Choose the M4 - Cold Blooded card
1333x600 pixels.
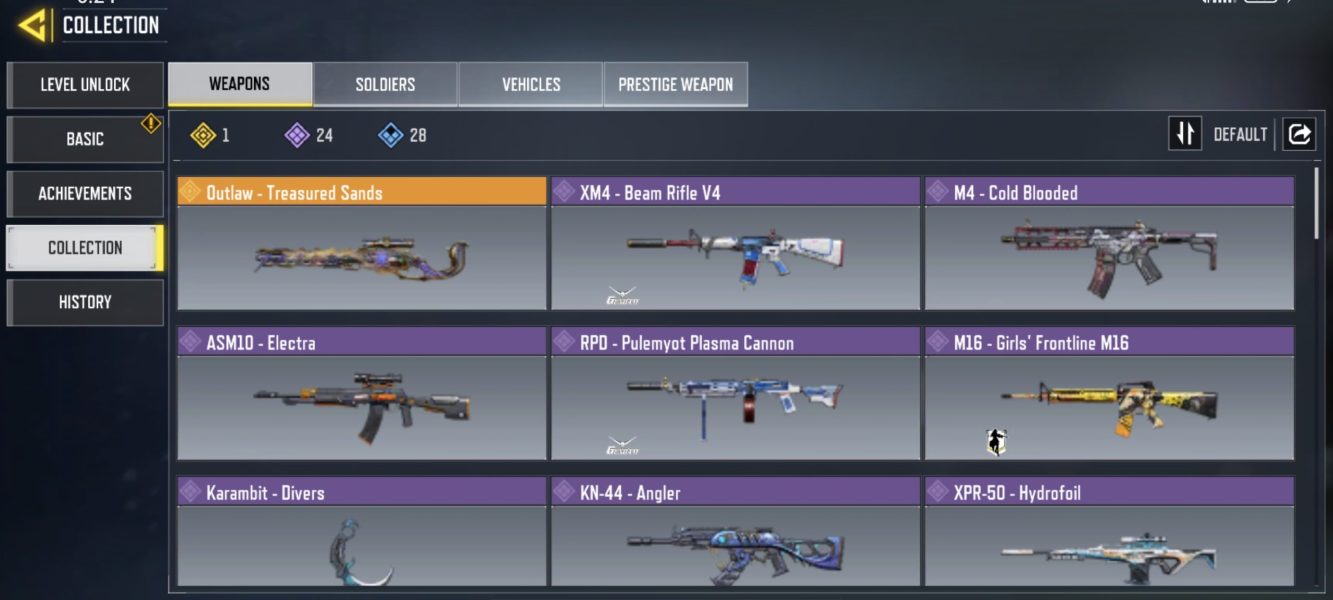(x=1109, y=244)
